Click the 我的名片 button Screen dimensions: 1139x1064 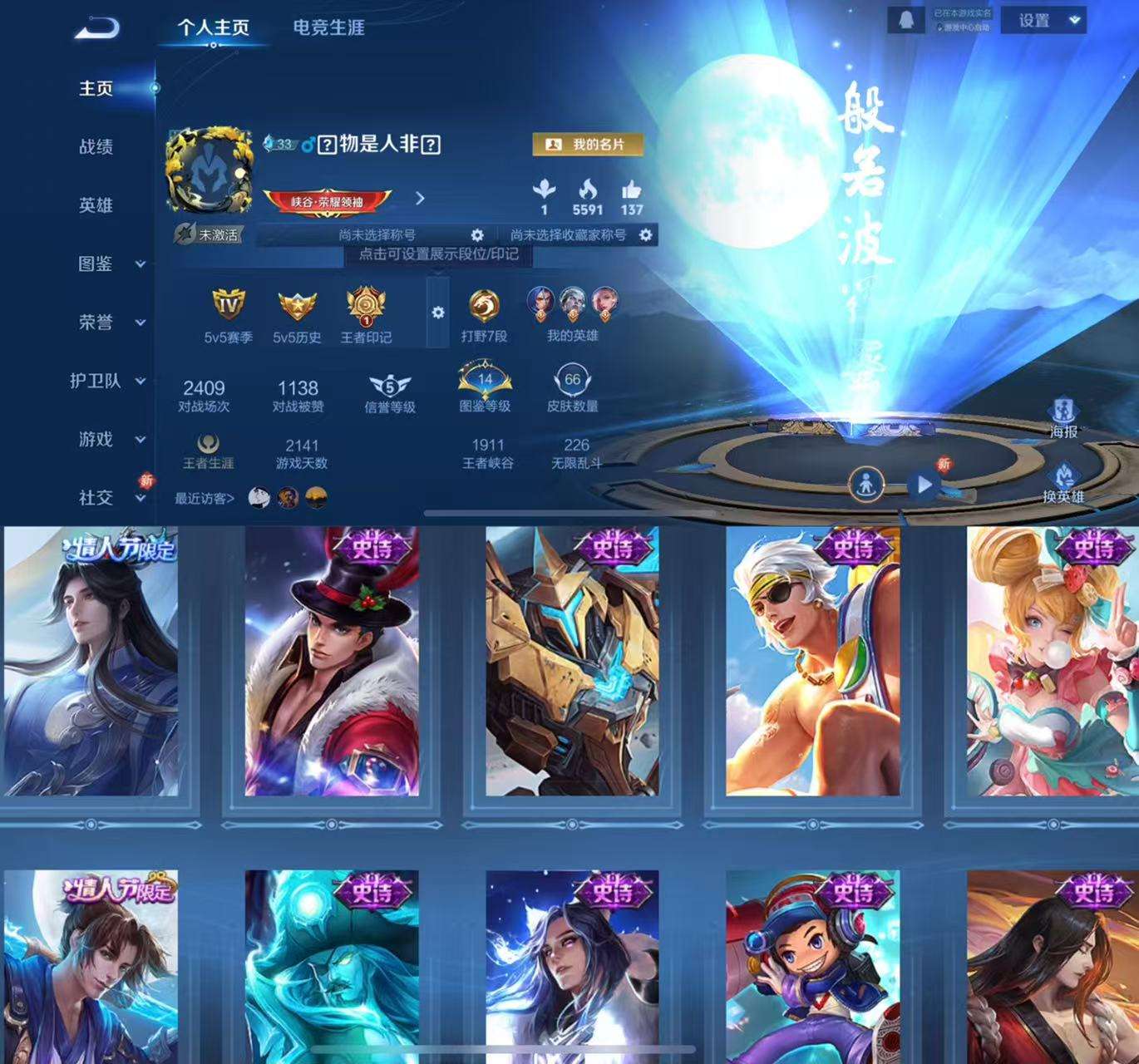click(x=587, y=143)
